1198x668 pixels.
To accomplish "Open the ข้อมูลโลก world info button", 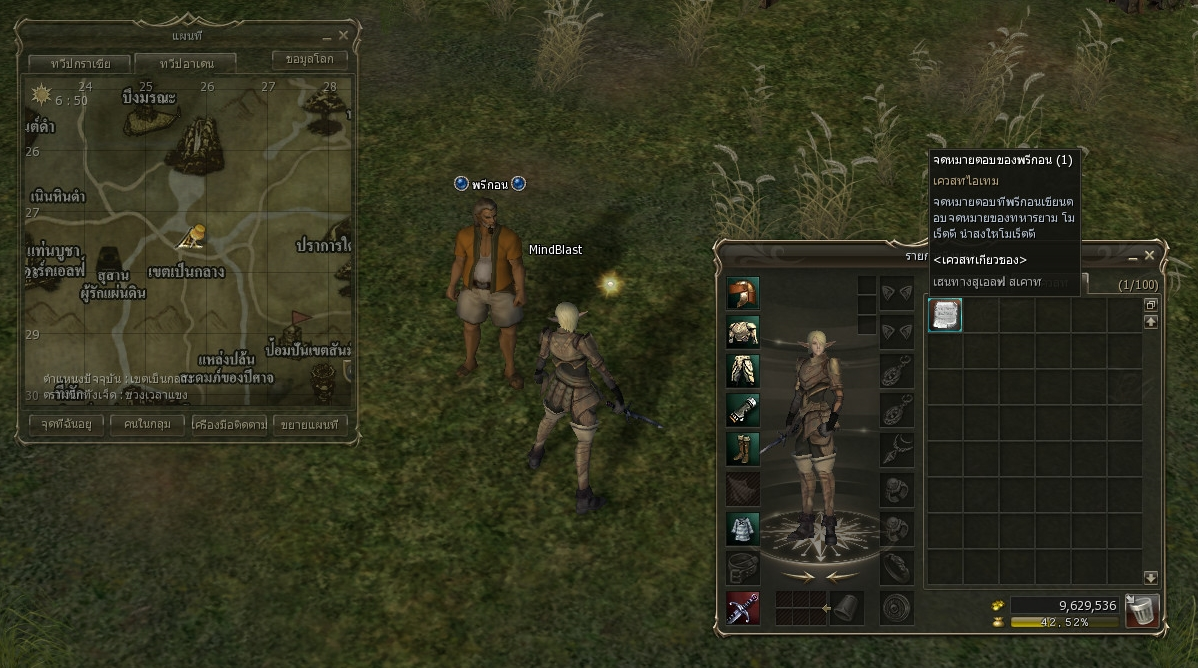I will pyautogui.click(x=309, y=60).
